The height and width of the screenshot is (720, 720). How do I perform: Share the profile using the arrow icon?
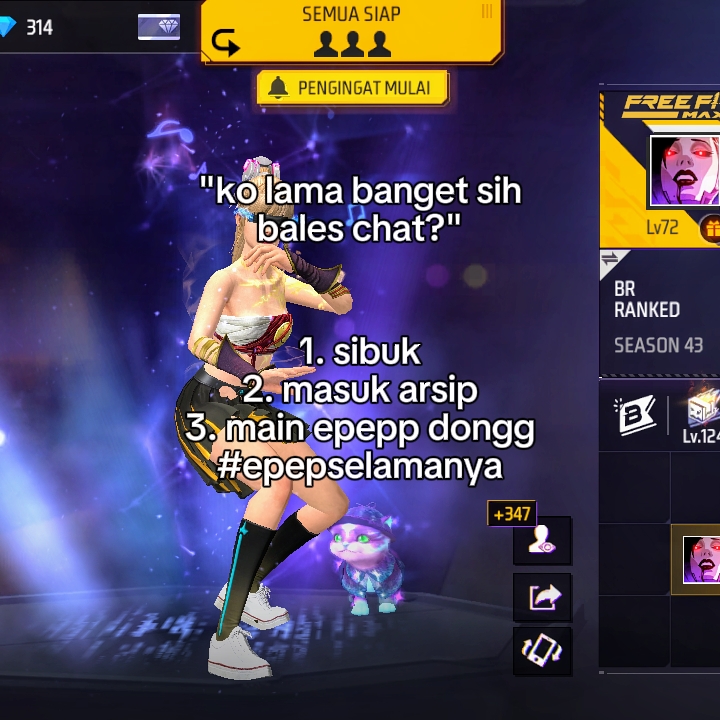click(x=542, y=597)
